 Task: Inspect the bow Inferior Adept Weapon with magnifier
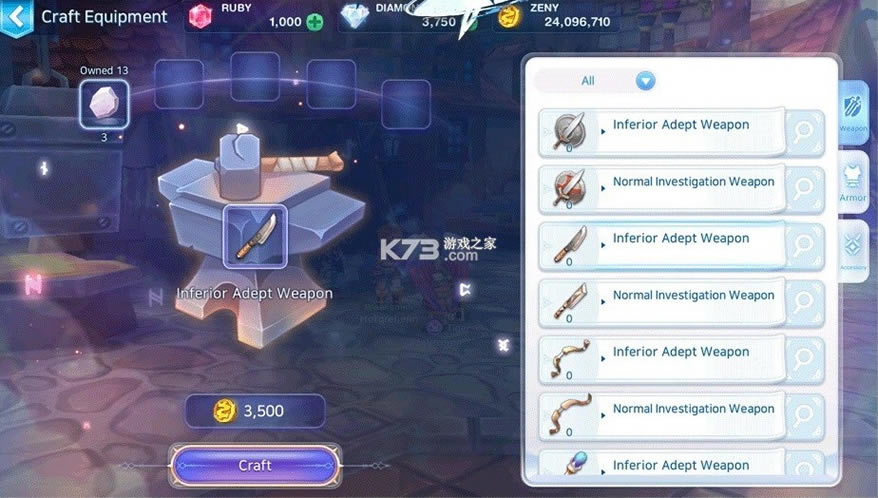coord(804,359)
